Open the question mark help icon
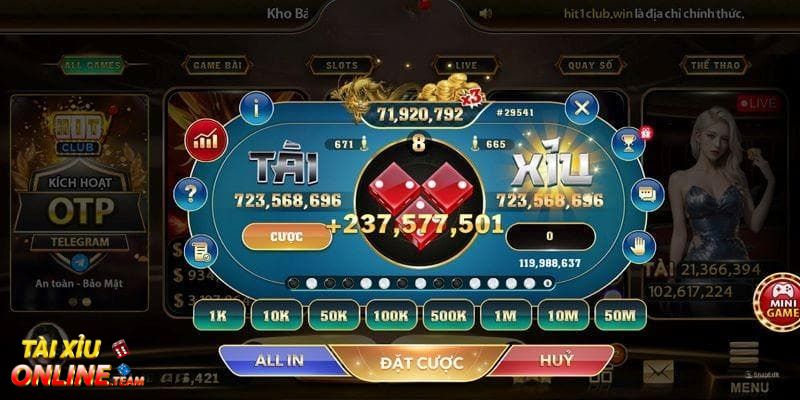 coord(187,193)
